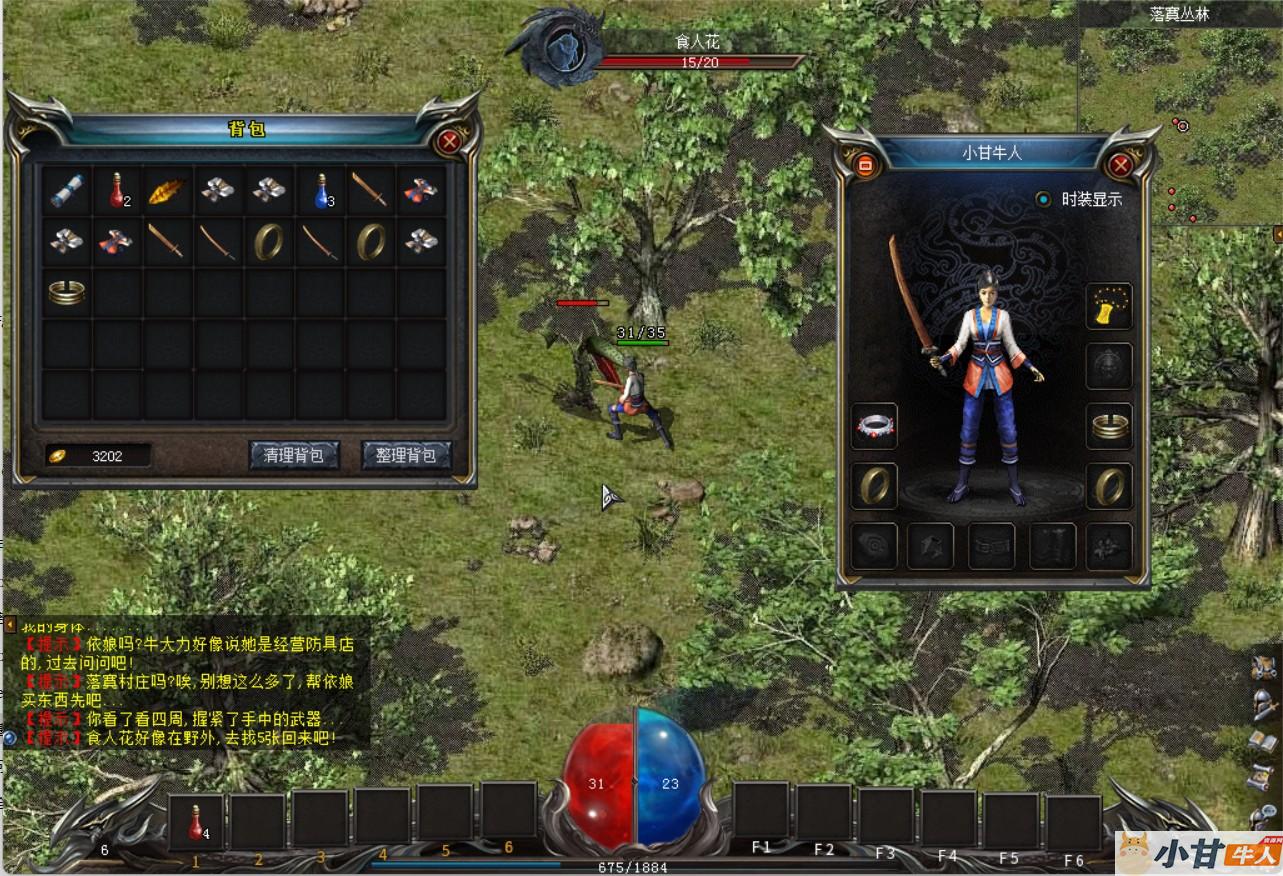Image resolution: width=1283 pixels, height=876 pixels.
Task: Use the red potion in hotbar slot 1
Action: (x=196, y=820)
